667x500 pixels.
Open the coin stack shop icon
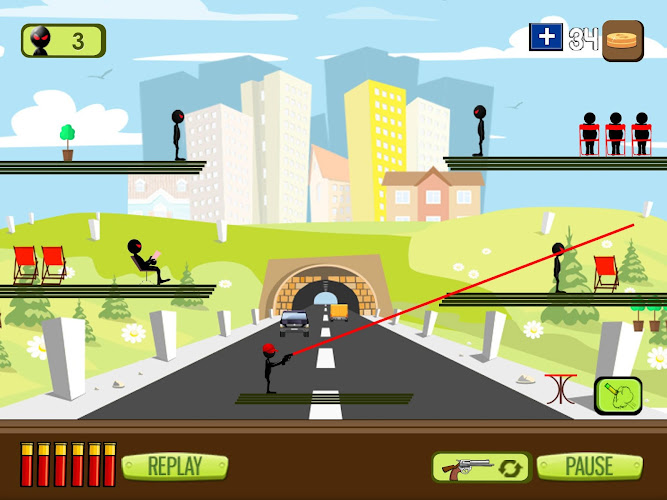(622, 41)
